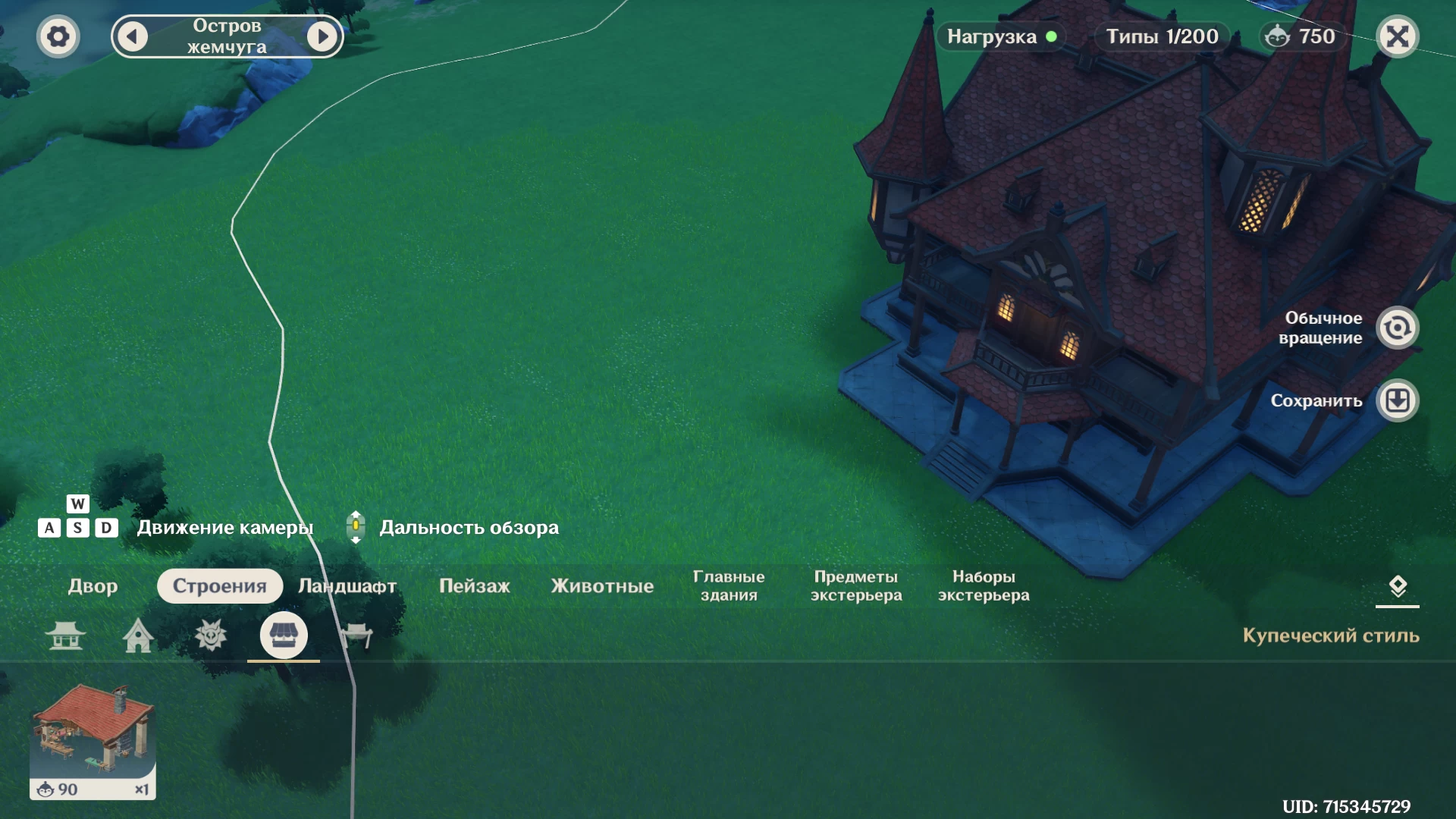Choose the Животные tab
Screen dimensions: 1456x819
[602, 586]
